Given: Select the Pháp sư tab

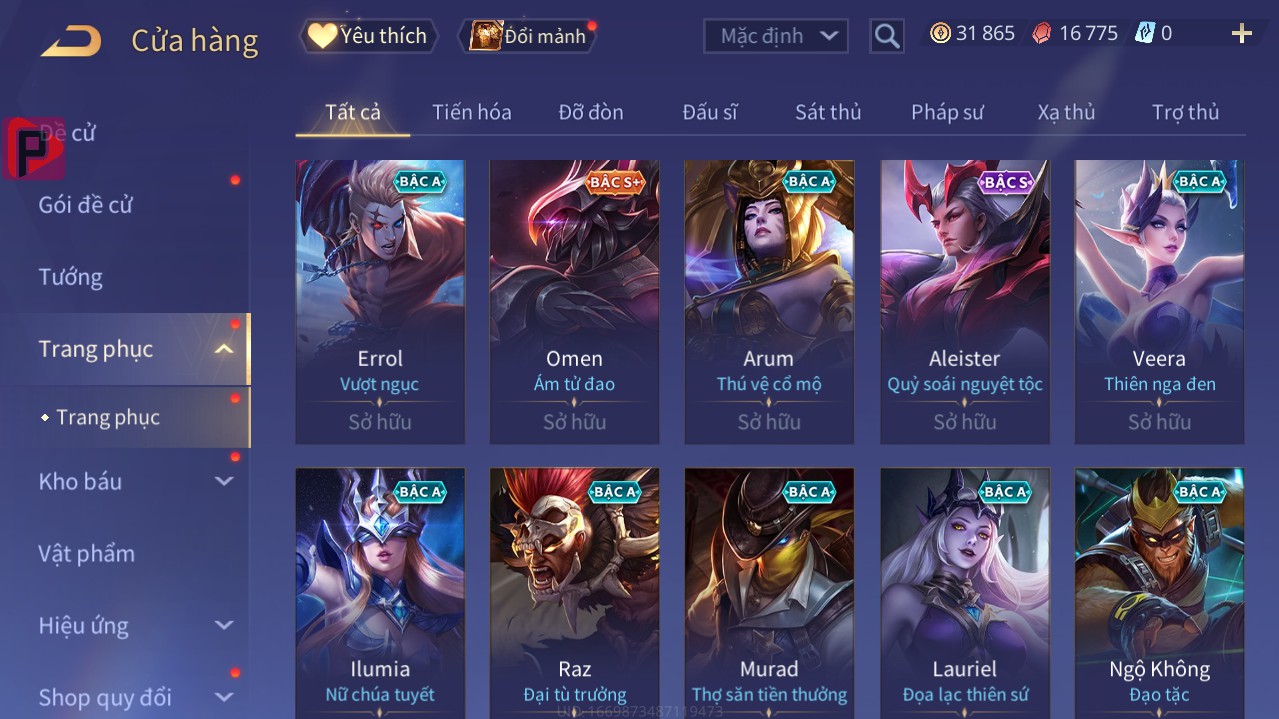Looking at the screenshot, I should [x=946, y=112].
